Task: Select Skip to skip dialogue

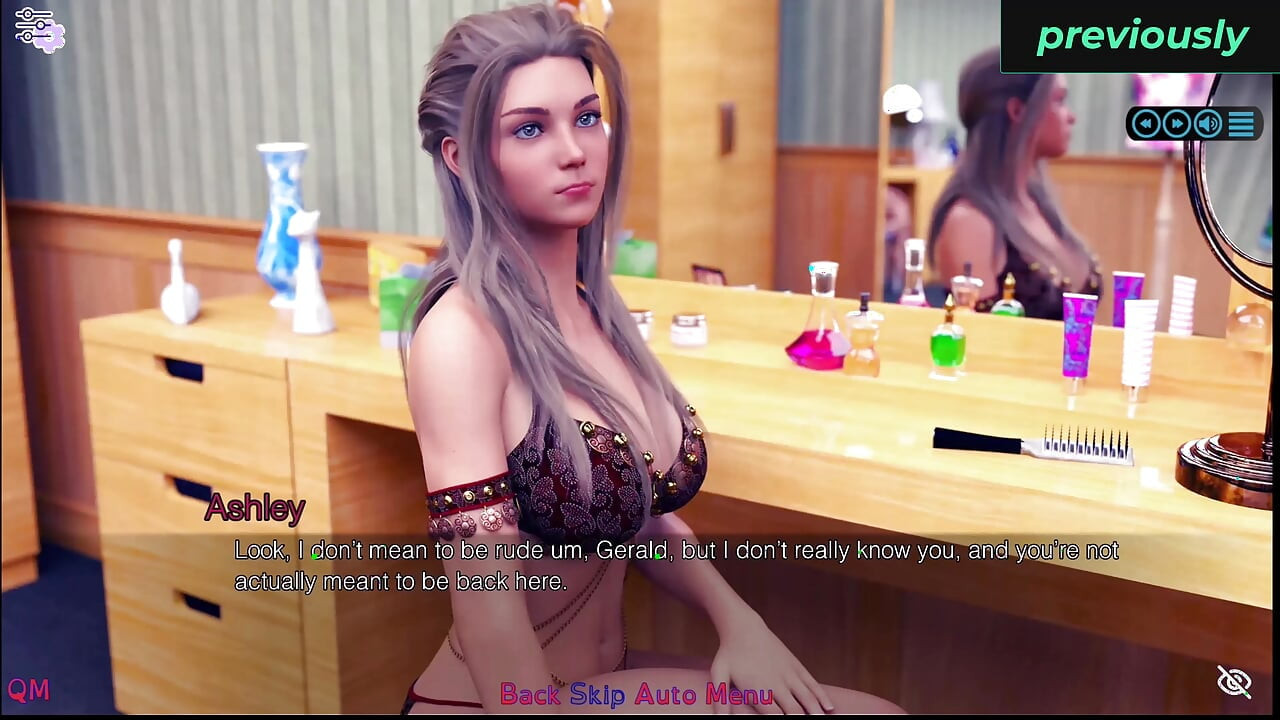Action: click(x=597, y=694)
